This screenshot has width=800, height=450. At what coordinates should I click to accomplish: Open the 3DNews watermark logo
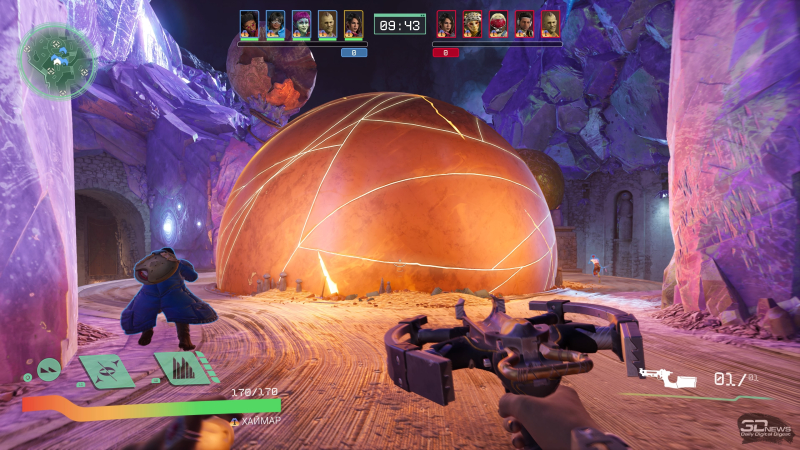click(x=764, y=428)
